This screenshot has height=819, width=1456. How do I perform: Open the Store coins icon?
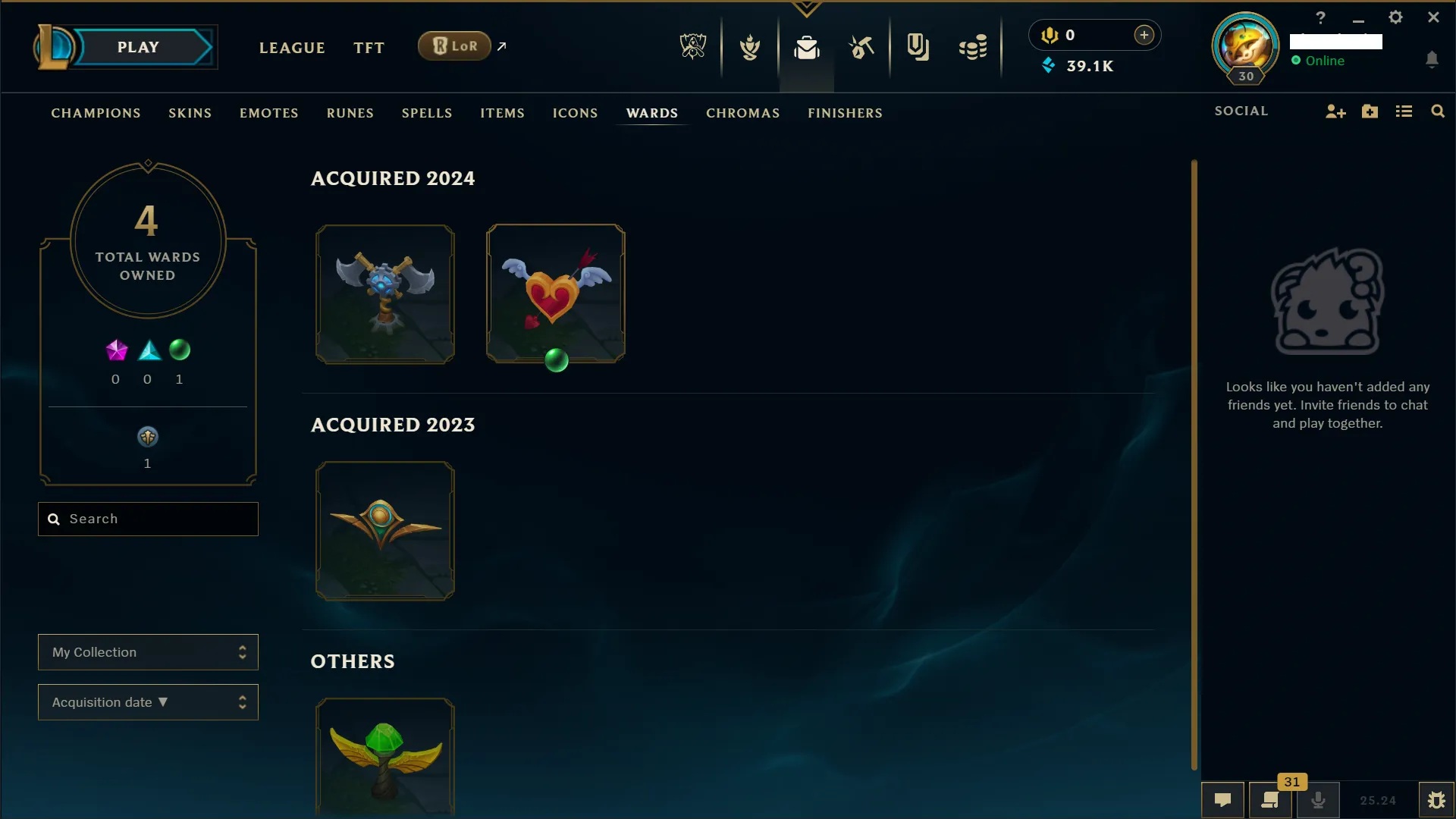pos(973,47)
